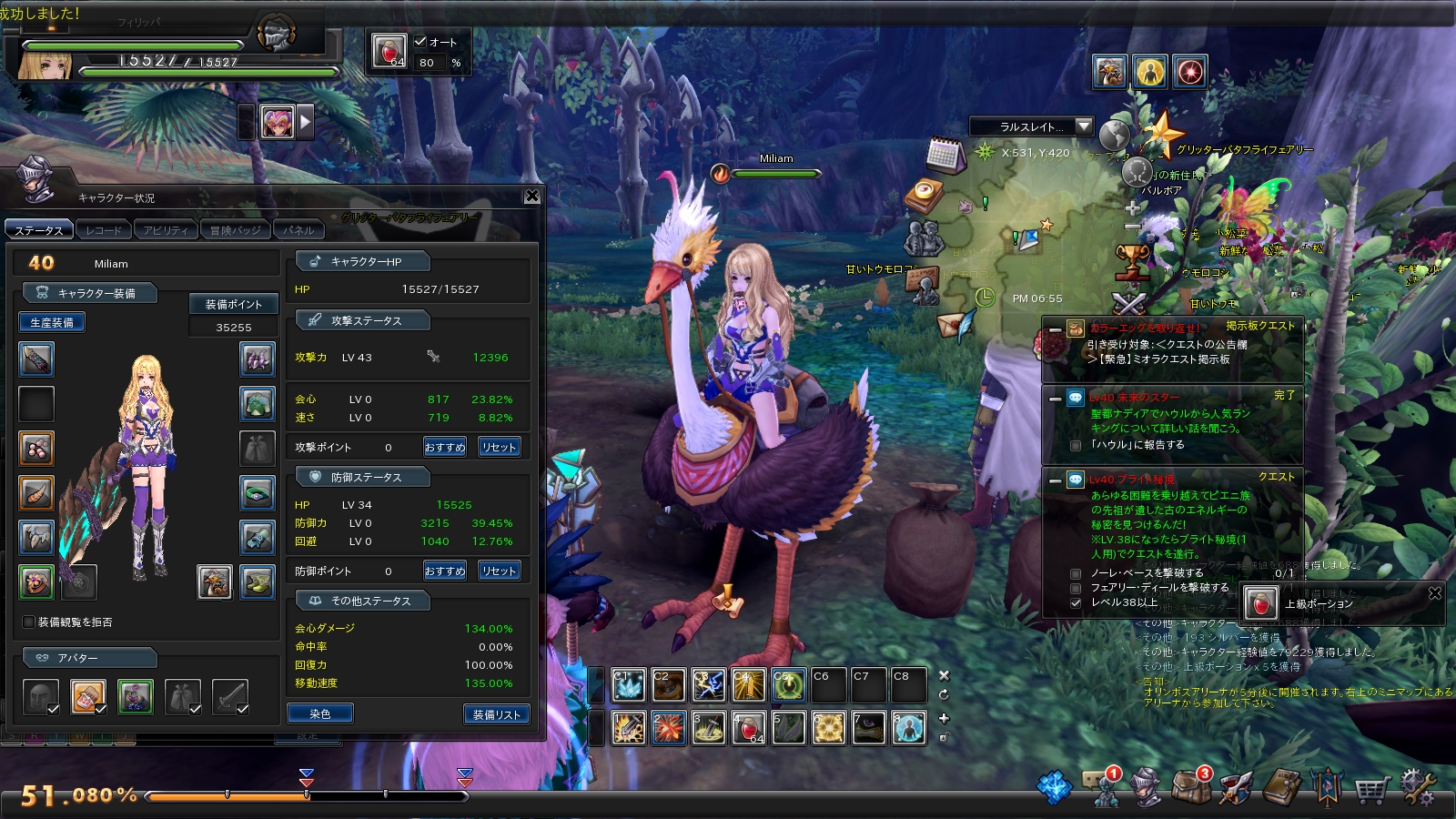Image resolution: width=1456 pixels, height=819 pixels.
Task: Close the キャラクター状況 character window
Action: click(532, 196)
